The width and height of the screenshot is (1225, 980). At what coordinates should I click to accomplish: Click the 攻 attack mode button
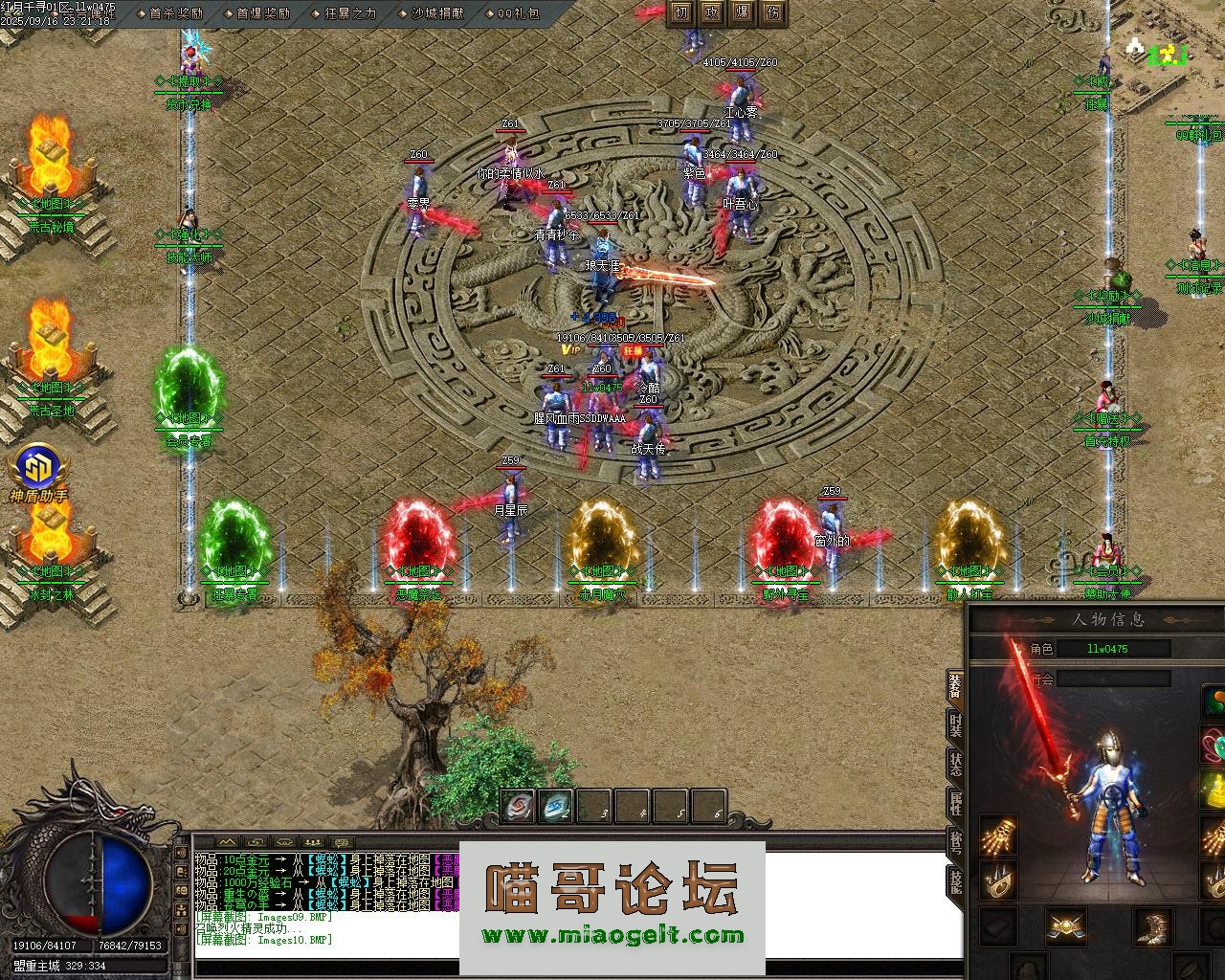(x=711, y=12)
